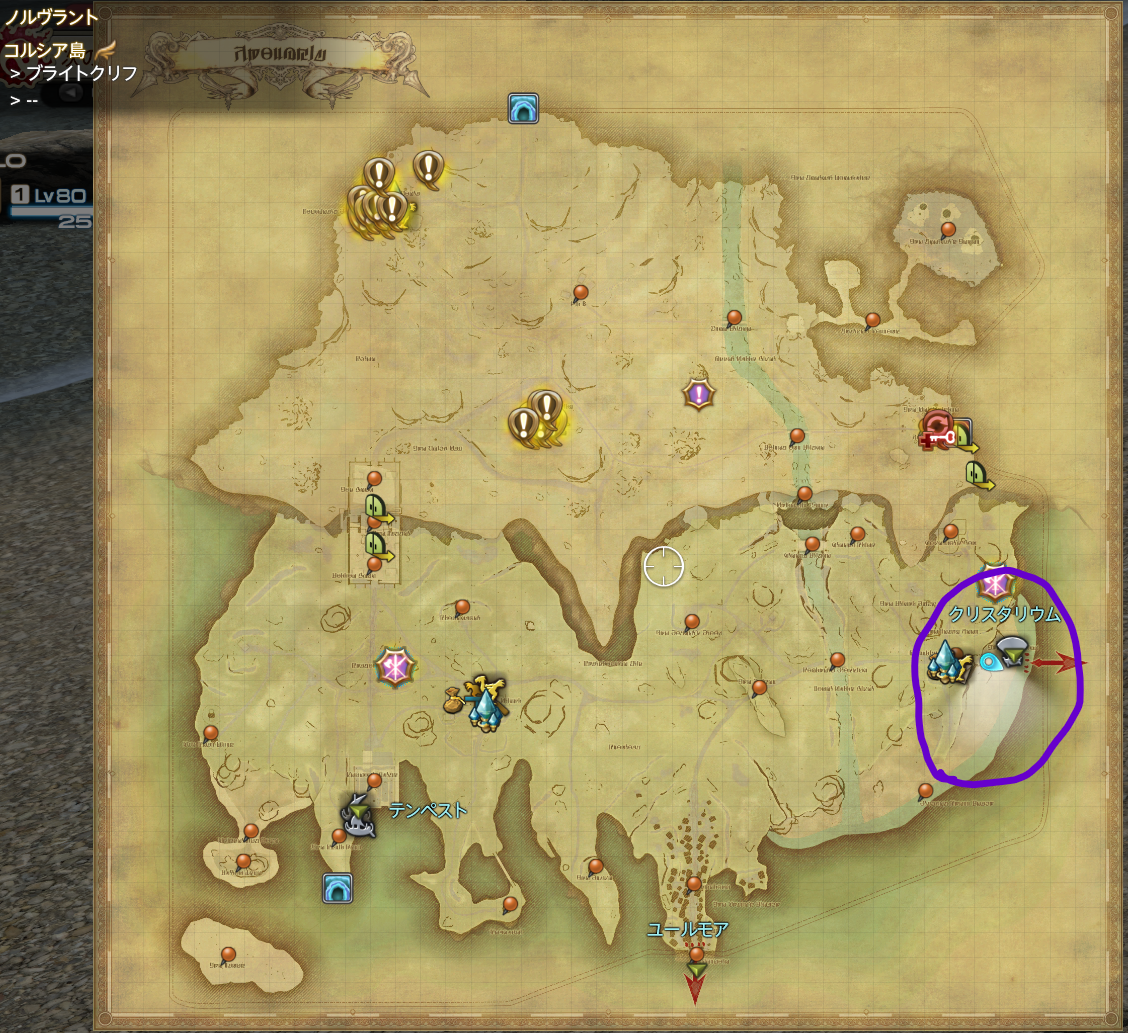This screenshot has height=1033, width=1128.
Task: Choose the クリスタリウム destination label
Action: click(1004, 615)
